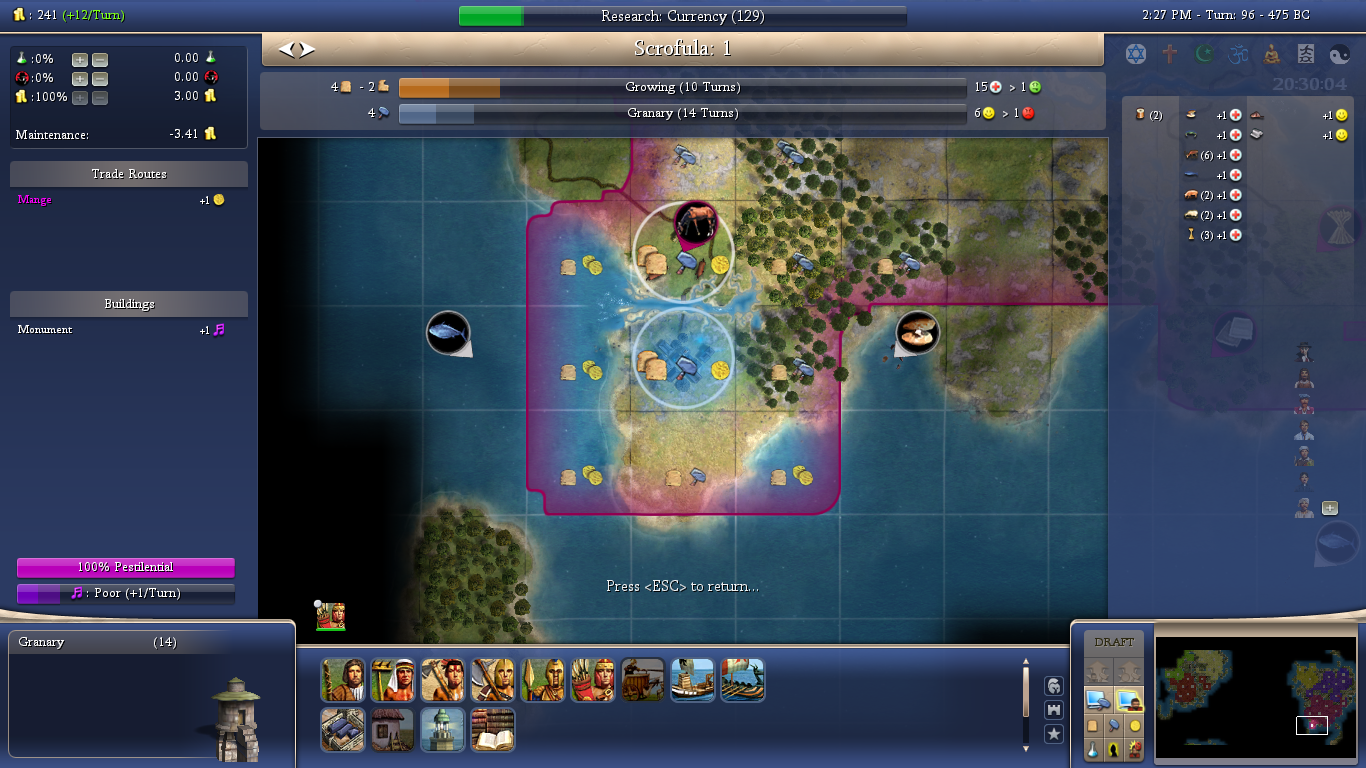The height and width of the screenshot is (768, 1366).
Task: Select the warrior unit icon in production list
Action: pos(442,680)
